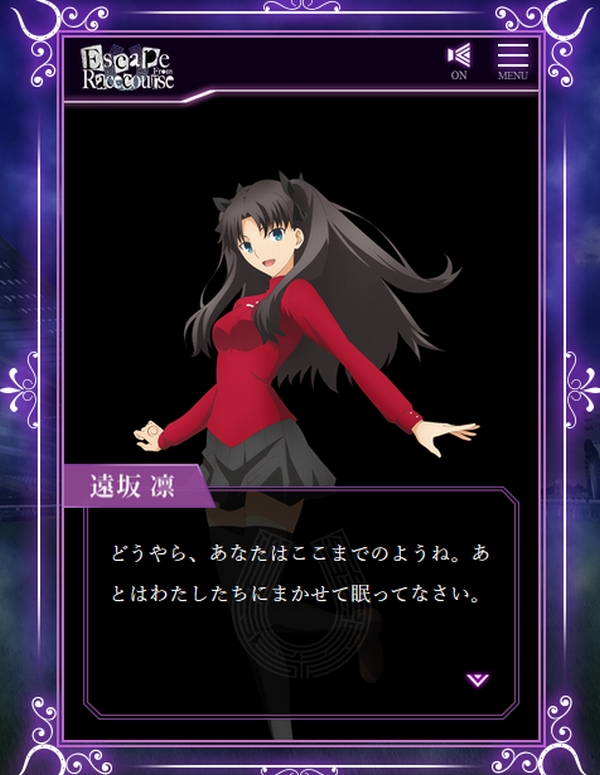
Task: Toggle the sound ON speaker icon
Action: (x=459, y=60)
